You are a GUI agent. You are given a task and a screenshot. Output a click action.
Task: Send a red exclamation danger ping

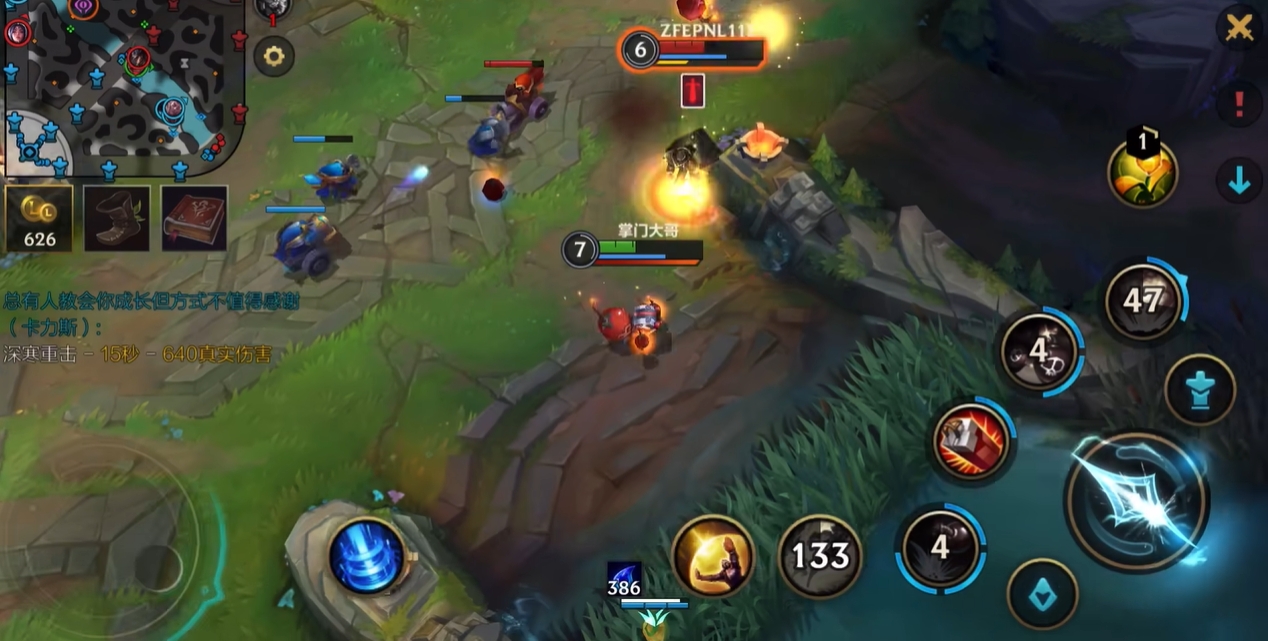click(x=1239, y=103)
